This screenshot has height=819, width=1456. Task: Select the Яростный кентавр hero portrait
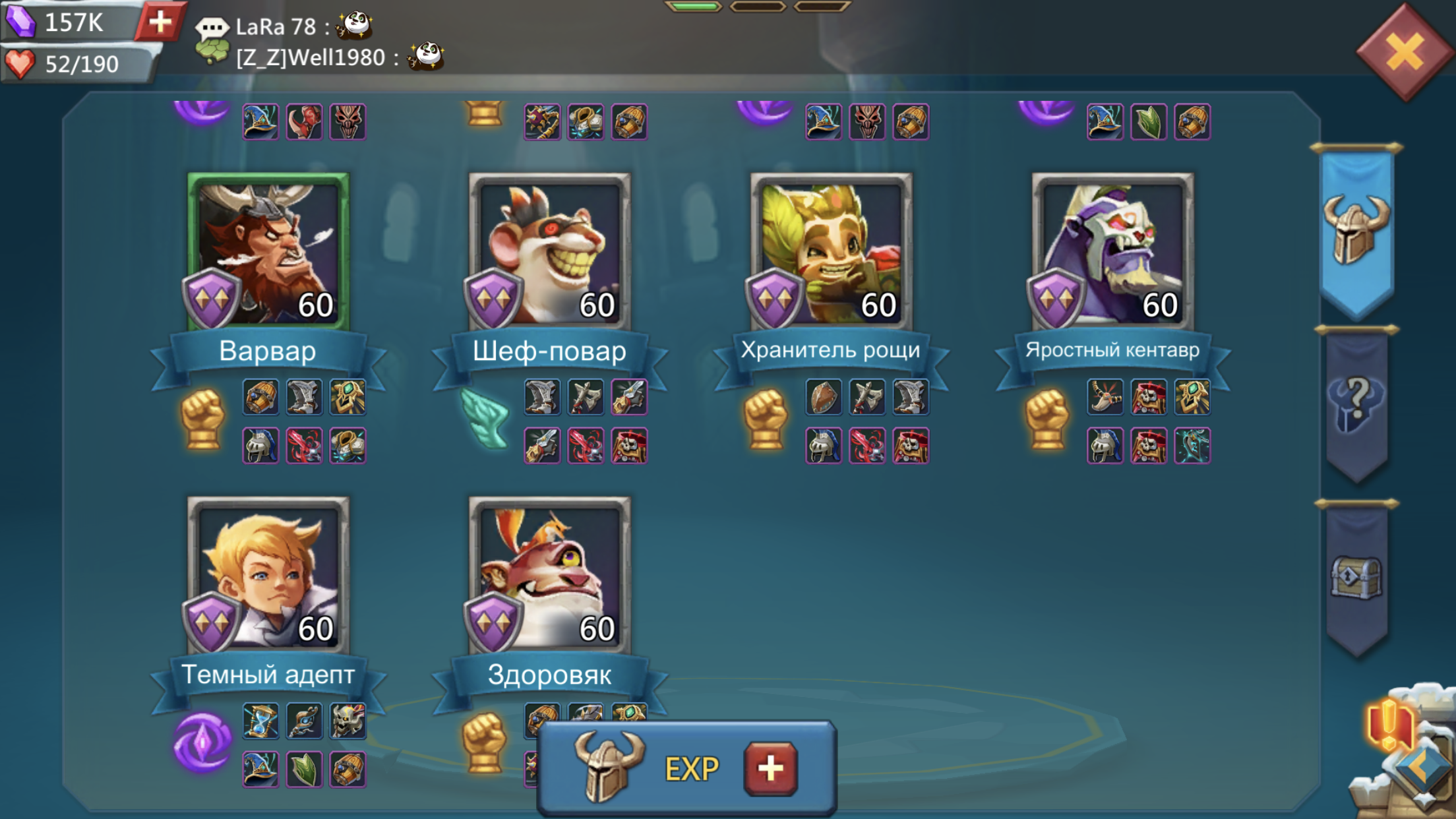pyautogui.click(x=1112, y=252)
